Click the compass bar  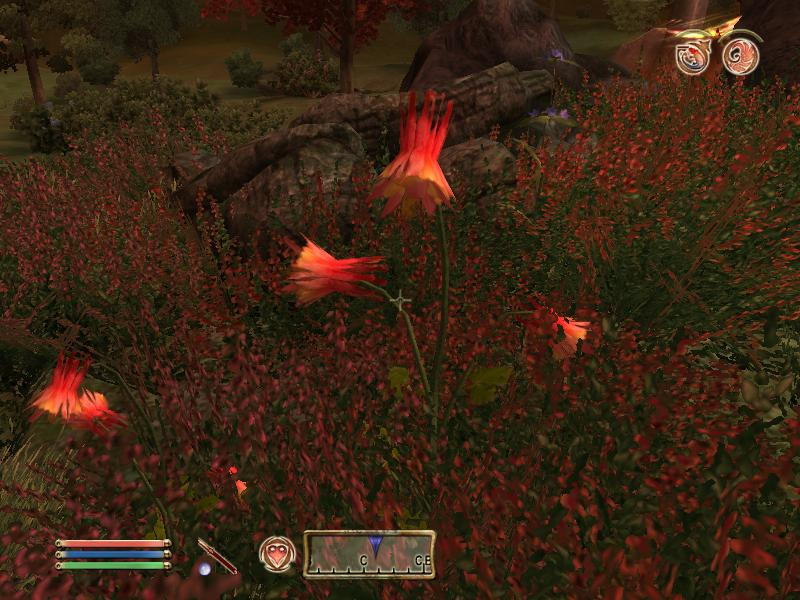point(369,553)
